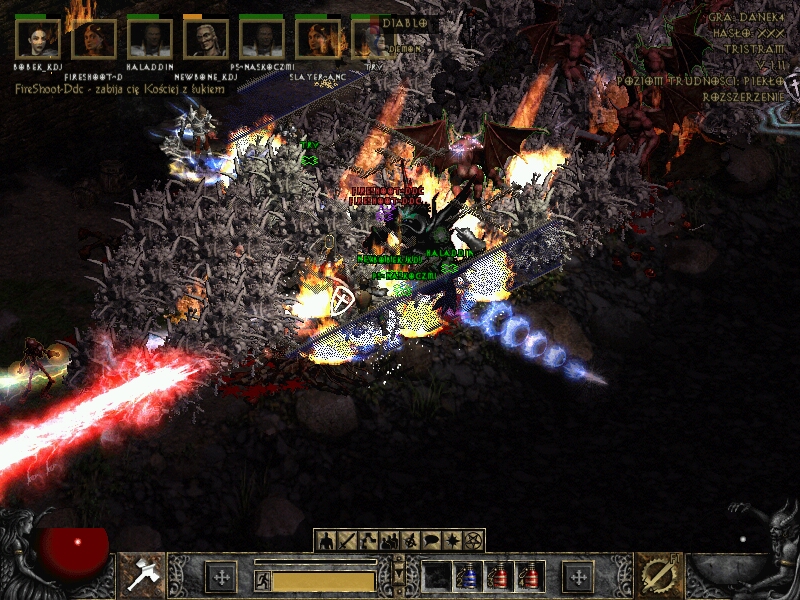This screenshot has height=600, width=800.
Task: Change the left-click hammer skill
Action: [142, 575]
